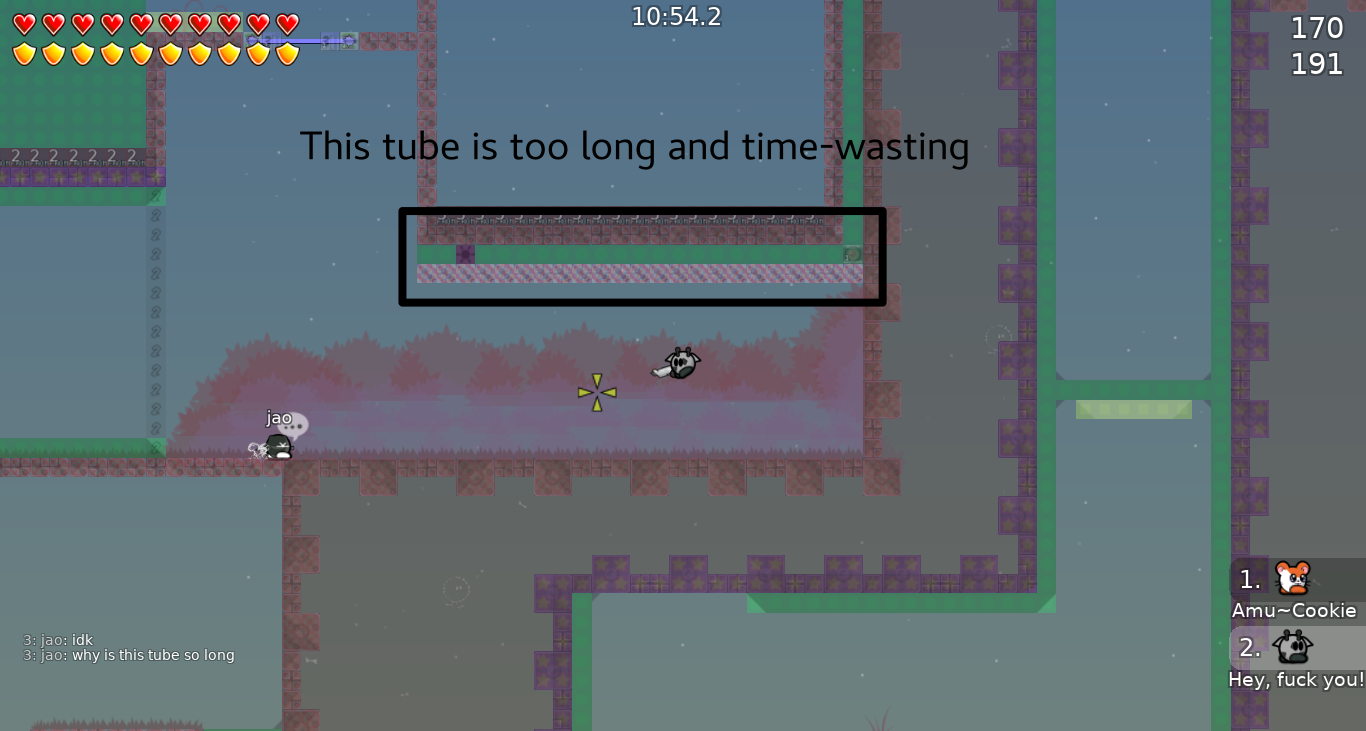Select the Amu~Cookie leaderboard name

1295,610
